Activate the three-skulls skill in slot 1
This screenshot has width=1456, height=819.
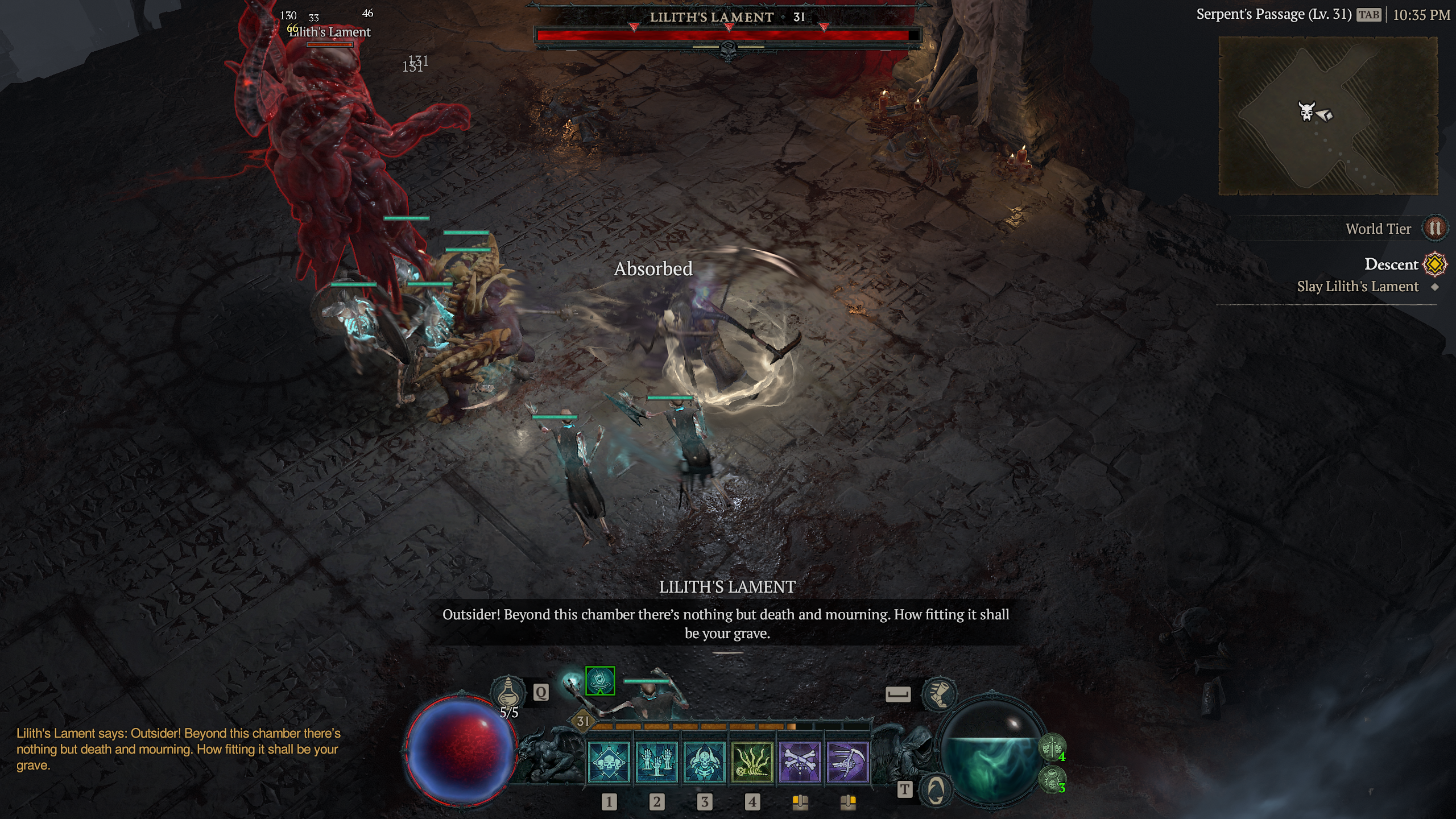coord(609,762)
